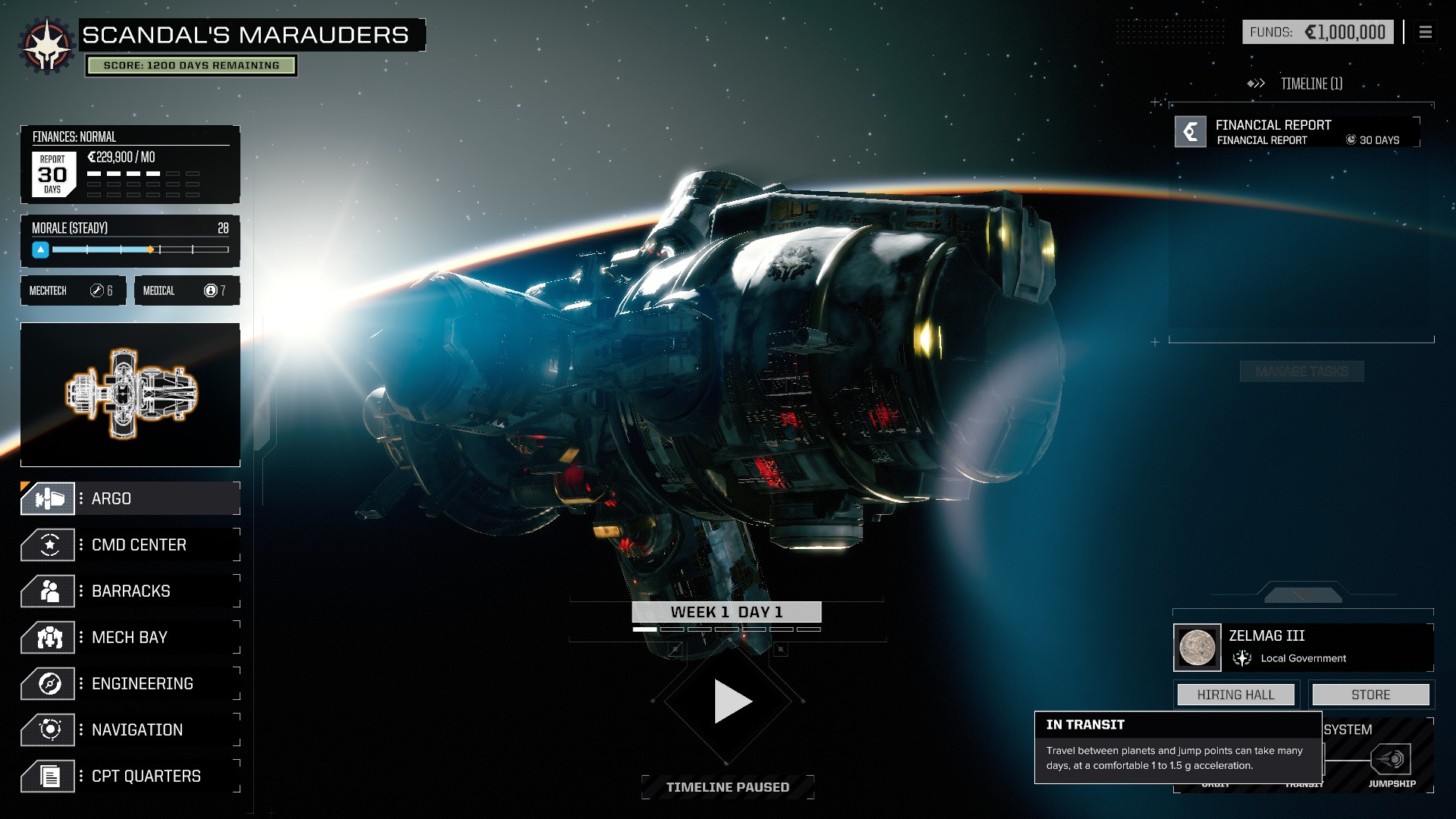Screen dimensions: 1456x819
Task: Select the ARGO section icon in sidebar
Action: [x=47, y=498]
